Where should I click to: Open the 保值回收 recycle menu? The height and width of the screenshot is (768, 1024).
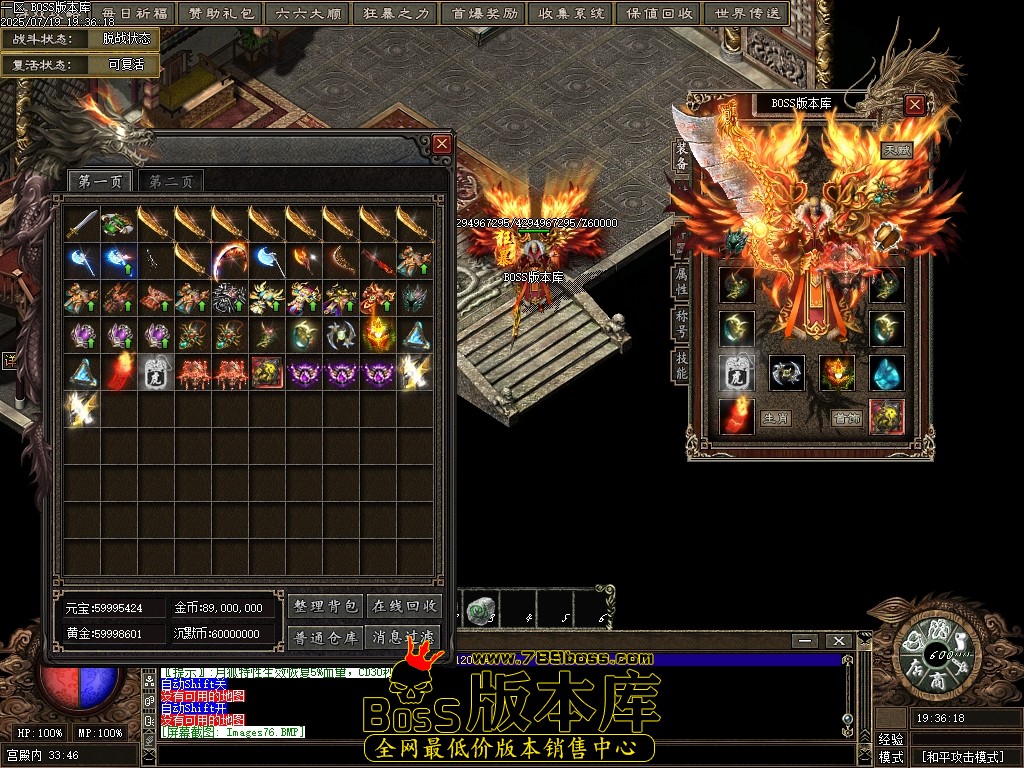pos(659,14)
